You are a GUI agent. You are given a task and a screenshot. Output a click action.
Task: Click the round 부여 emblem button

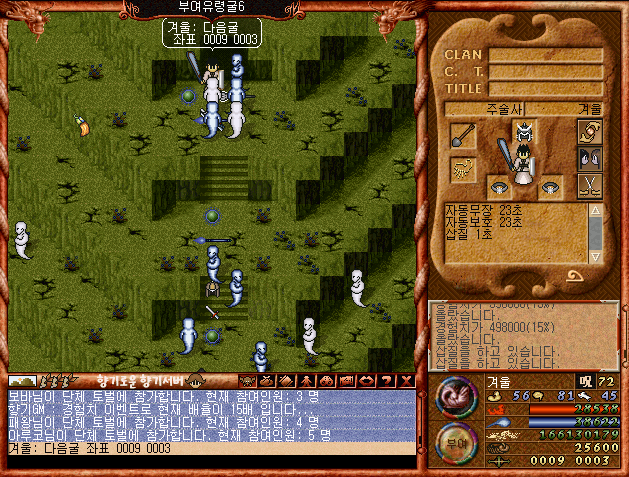tap(457, 442)
